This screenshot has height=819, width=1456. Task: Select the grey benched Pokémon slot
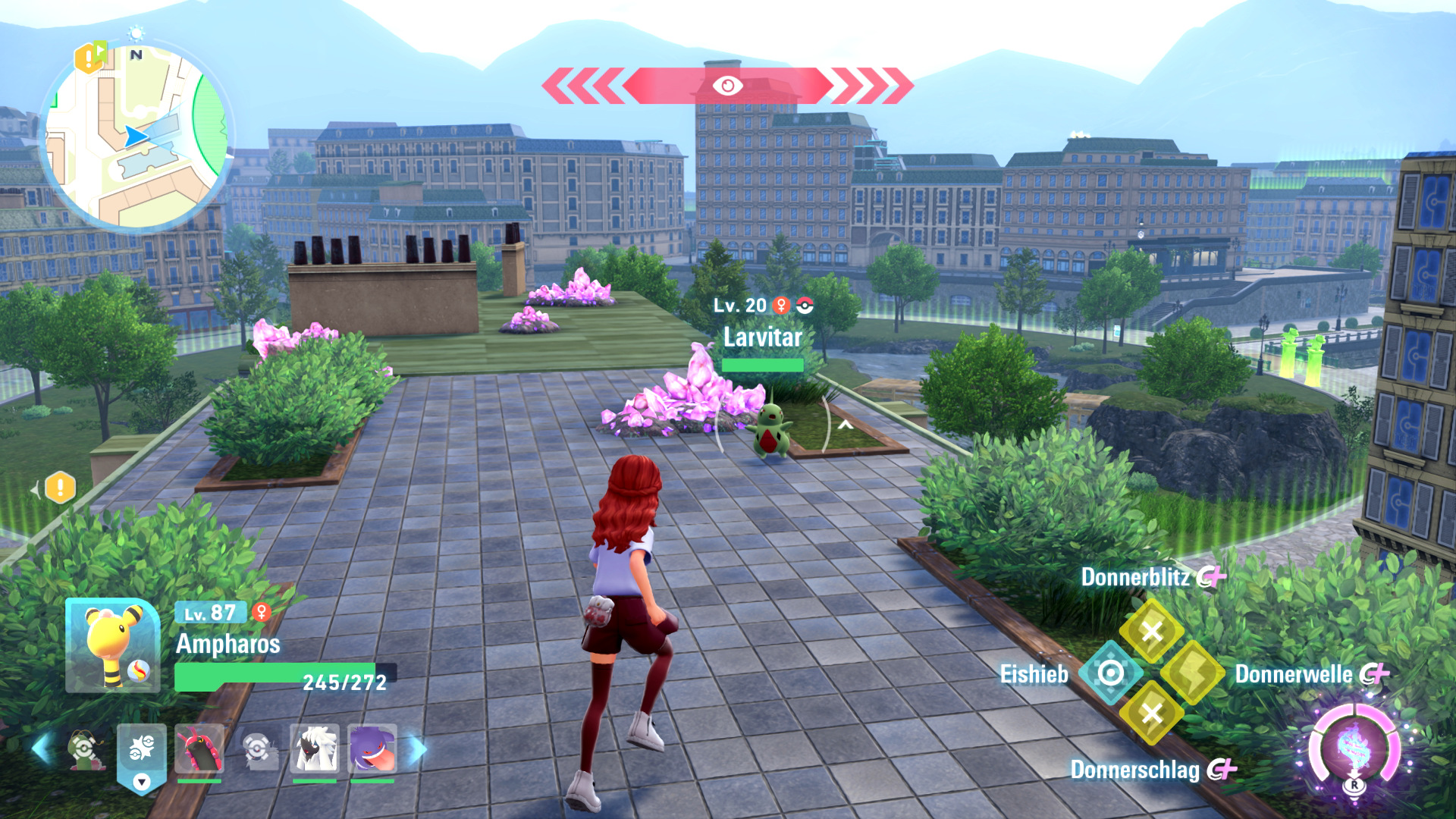point(259,750)
